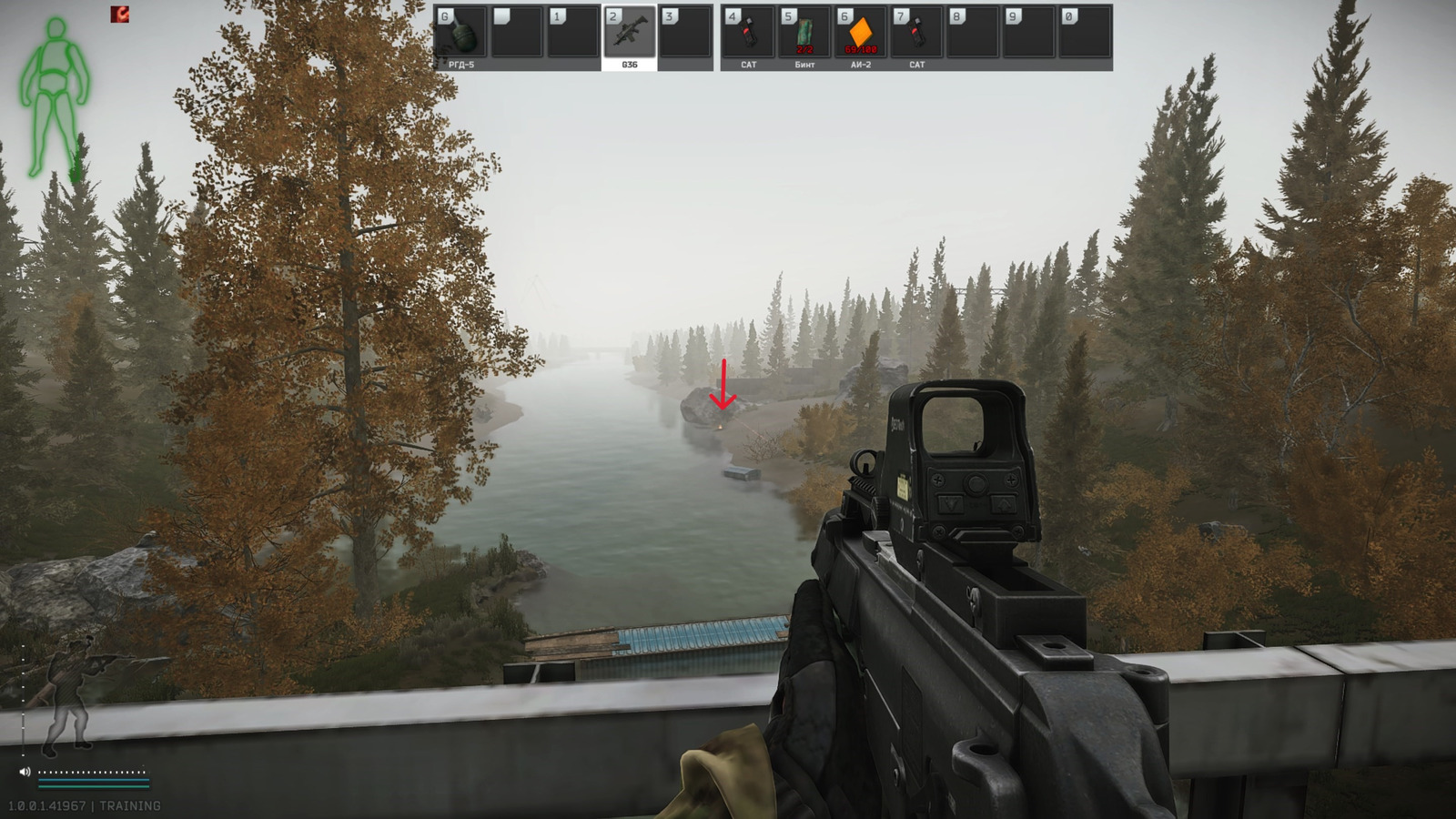The image size is (1456, 819).
Task: Click the red fire-mode indicator top-left
Action: (121, 13)
